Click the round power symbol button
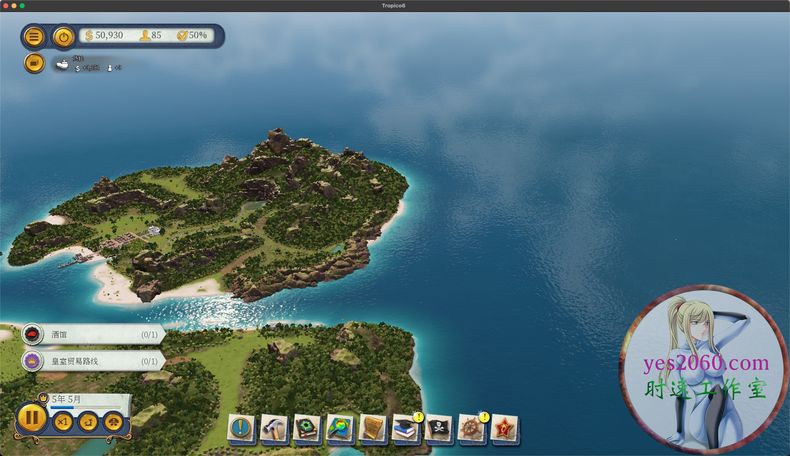790x456 pixels. tap(63, 37)
